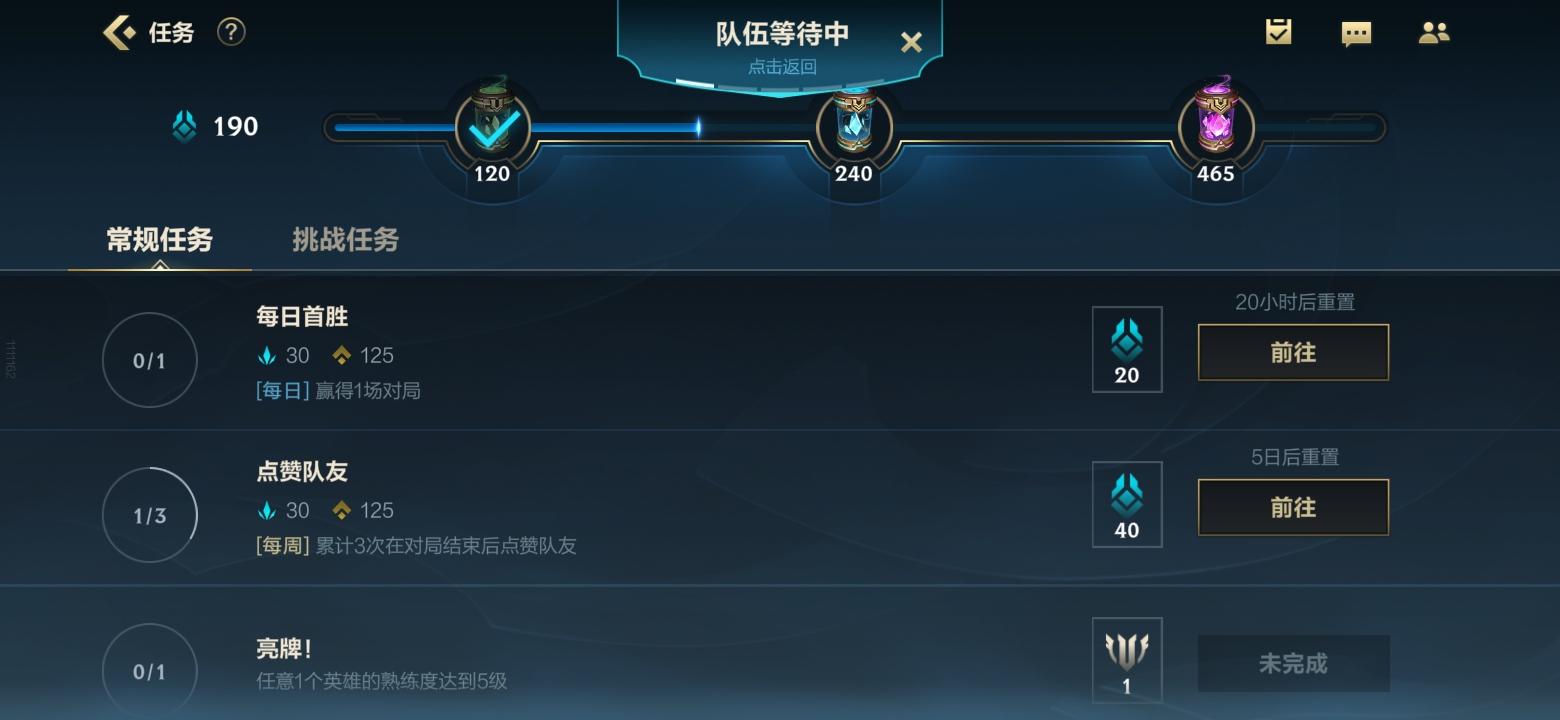Click the 亮牌 mission mastery reward icon
The width and height of the screenshot is (1560, 720).
point(1127,658)
